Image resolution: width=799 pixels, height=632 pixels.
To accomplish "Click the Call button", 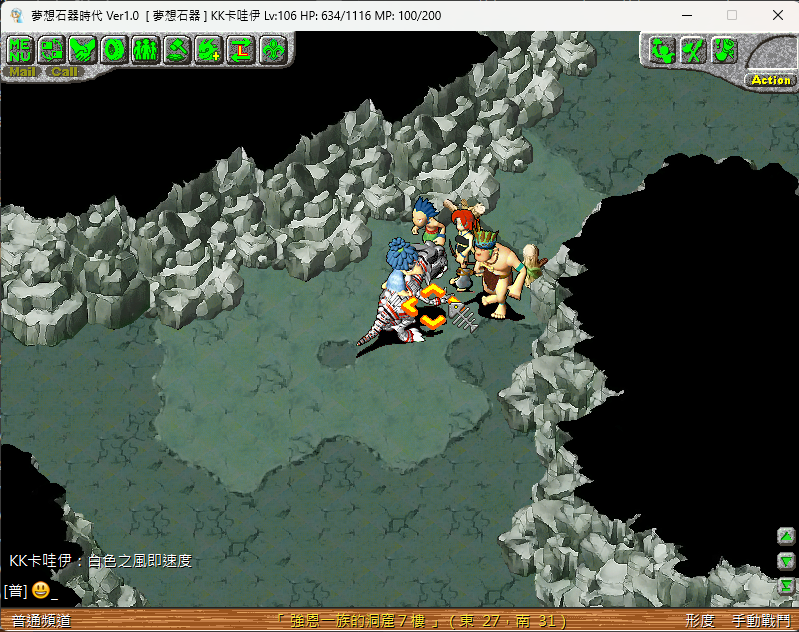I will click(63, 72).
